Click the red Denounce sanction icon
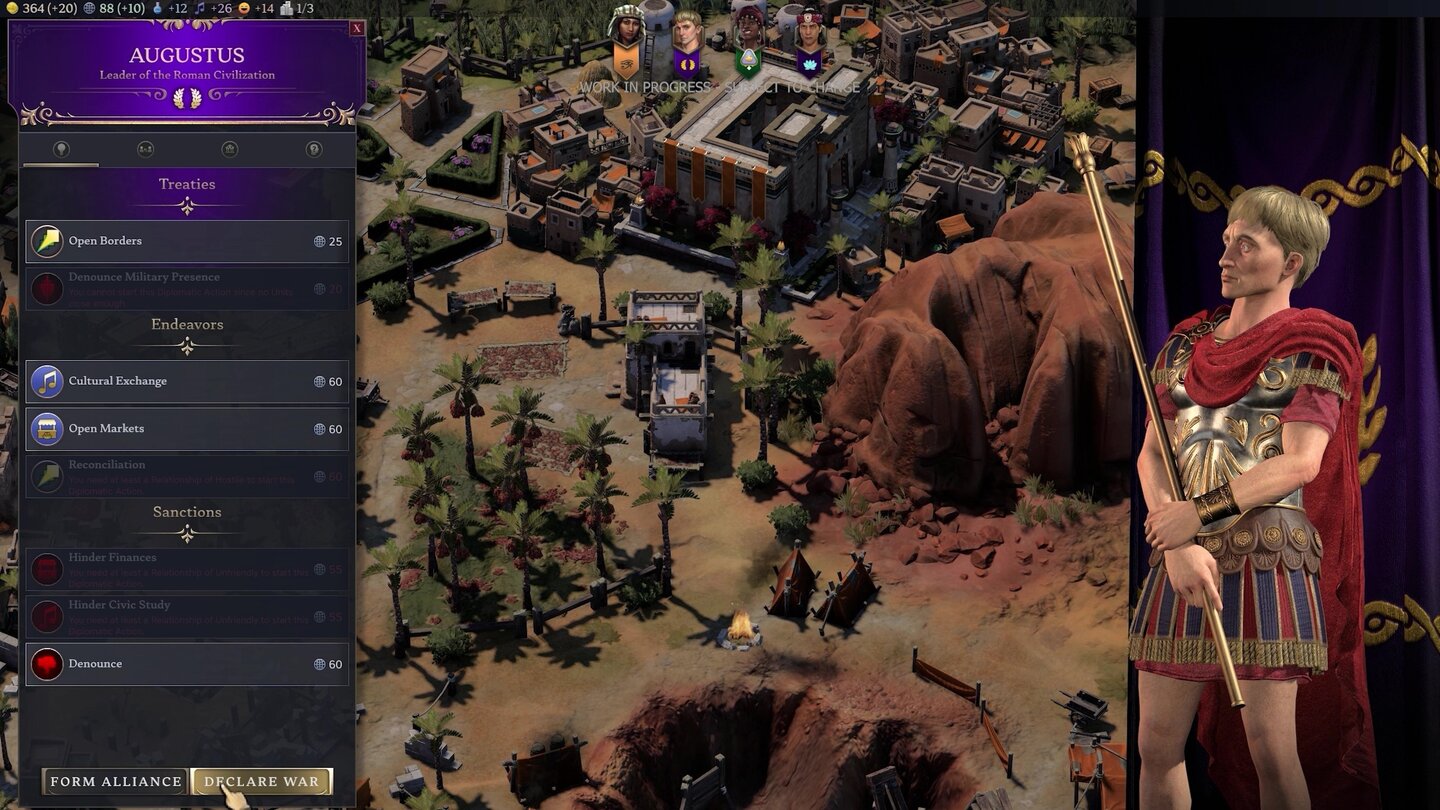Viewport: 1440px width, 810px height. click(46, 663)
